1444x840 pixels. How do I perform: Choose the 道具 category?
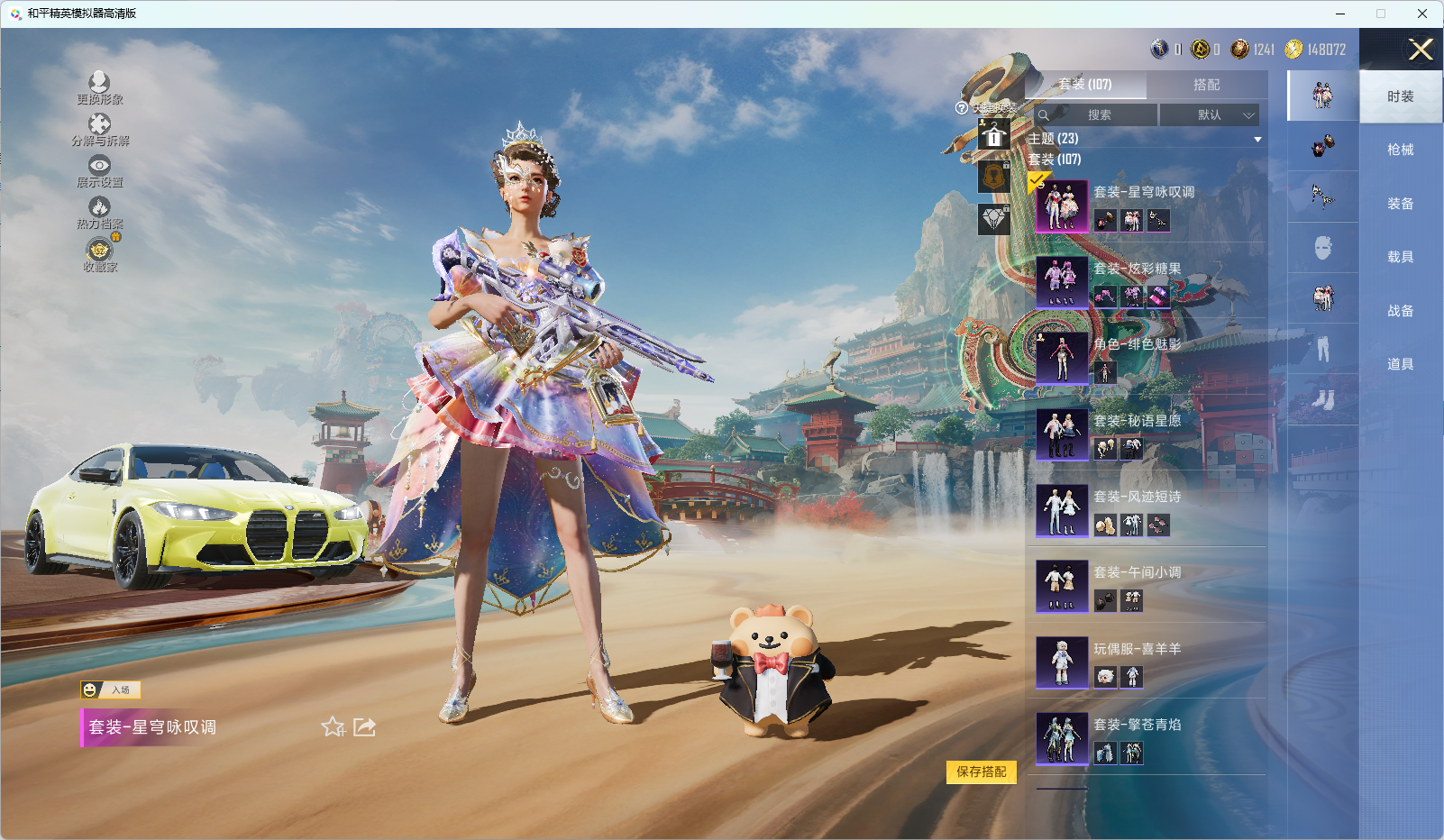click(1400, 364)
